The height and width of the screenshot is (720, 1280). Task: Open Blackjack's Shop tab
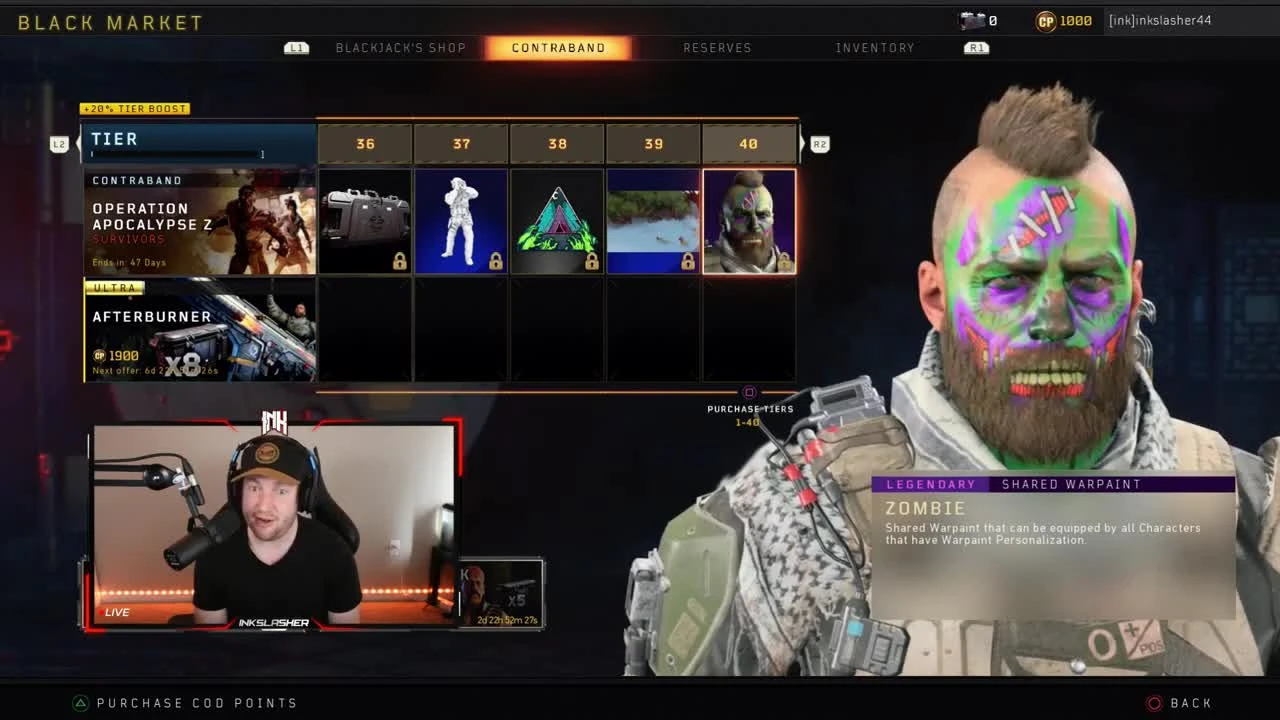tap(403, 47)
